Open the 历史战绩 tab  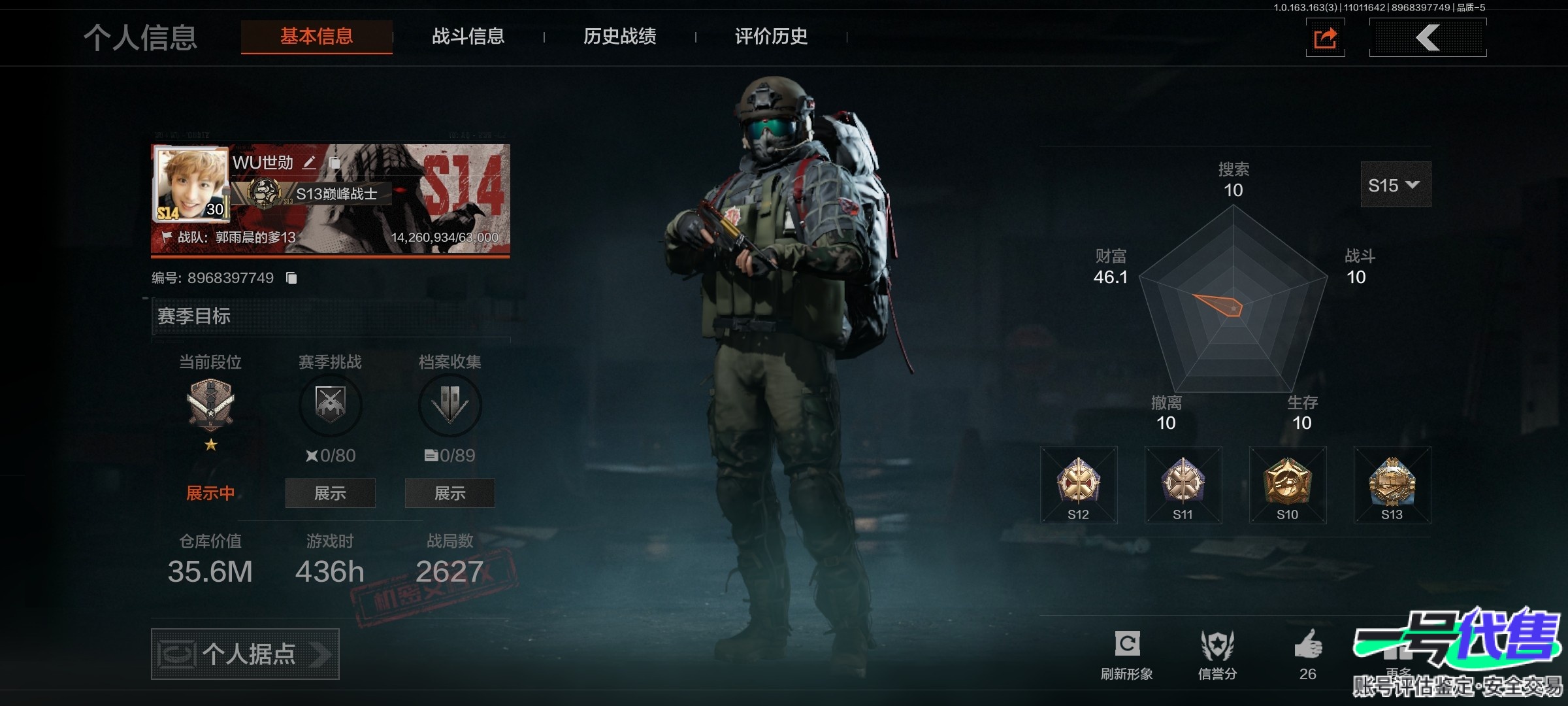tap(619, 37)
